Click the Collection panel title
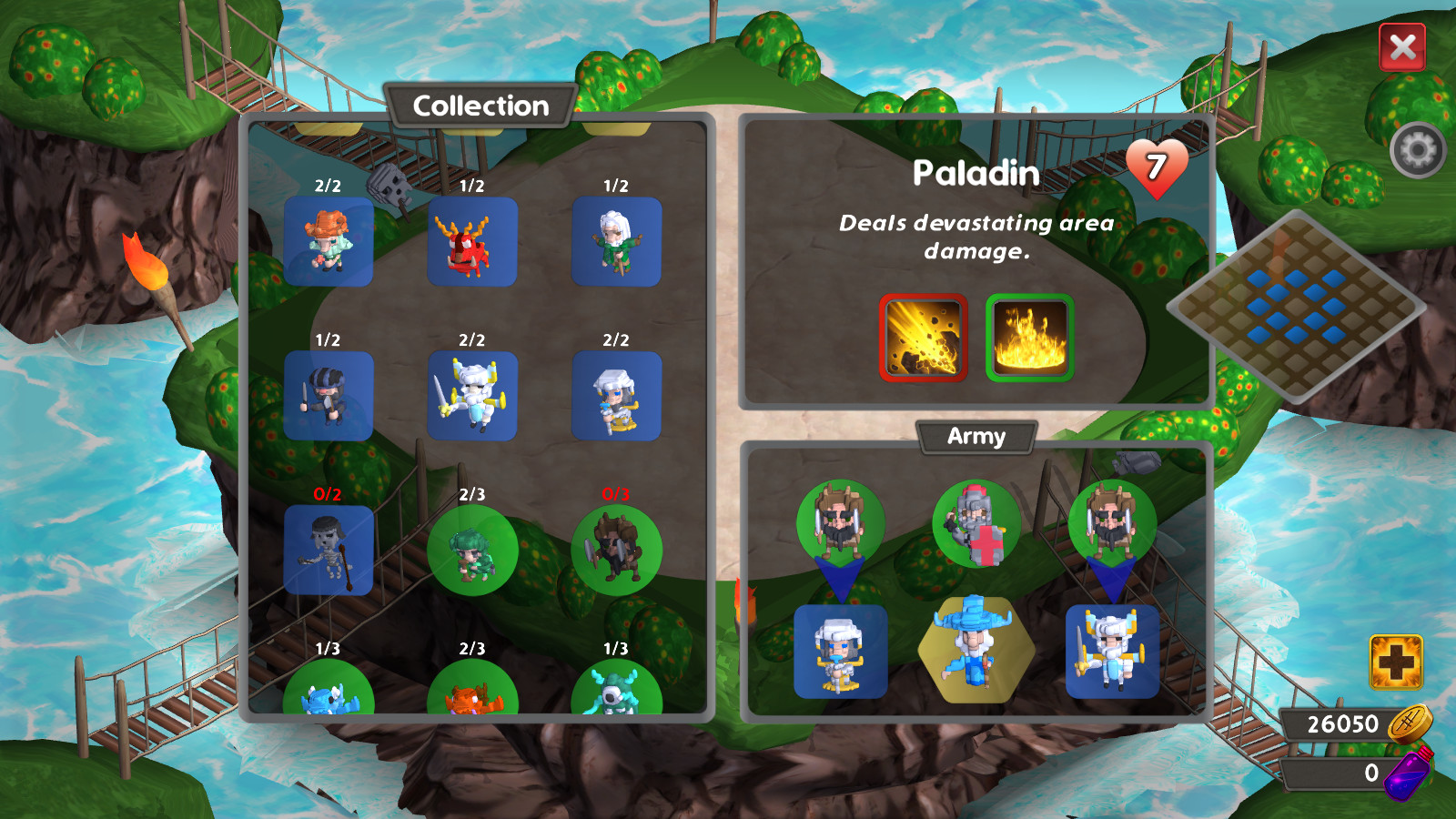This screenshot has width=1456, height=819. [480, 106]
